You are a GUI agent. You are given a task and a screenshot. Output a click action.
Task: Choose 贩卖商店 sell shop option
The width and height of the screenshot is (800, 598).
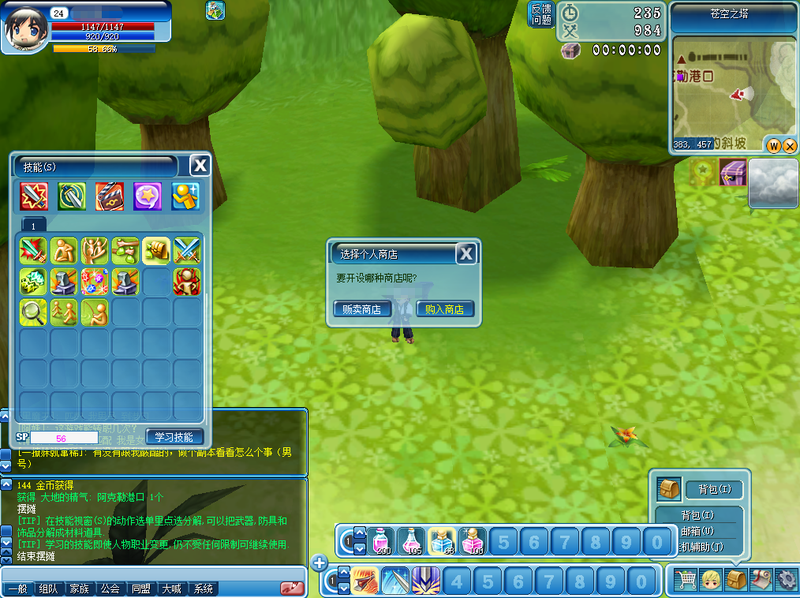tap(361, 309)
